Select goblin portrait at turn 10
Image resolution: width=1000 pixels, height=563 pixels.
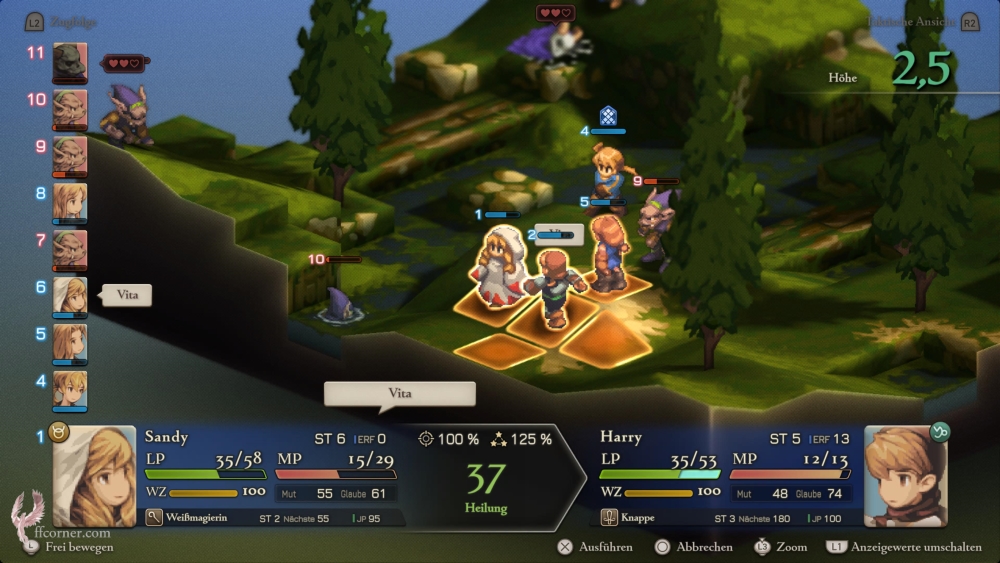pos(70,109)
